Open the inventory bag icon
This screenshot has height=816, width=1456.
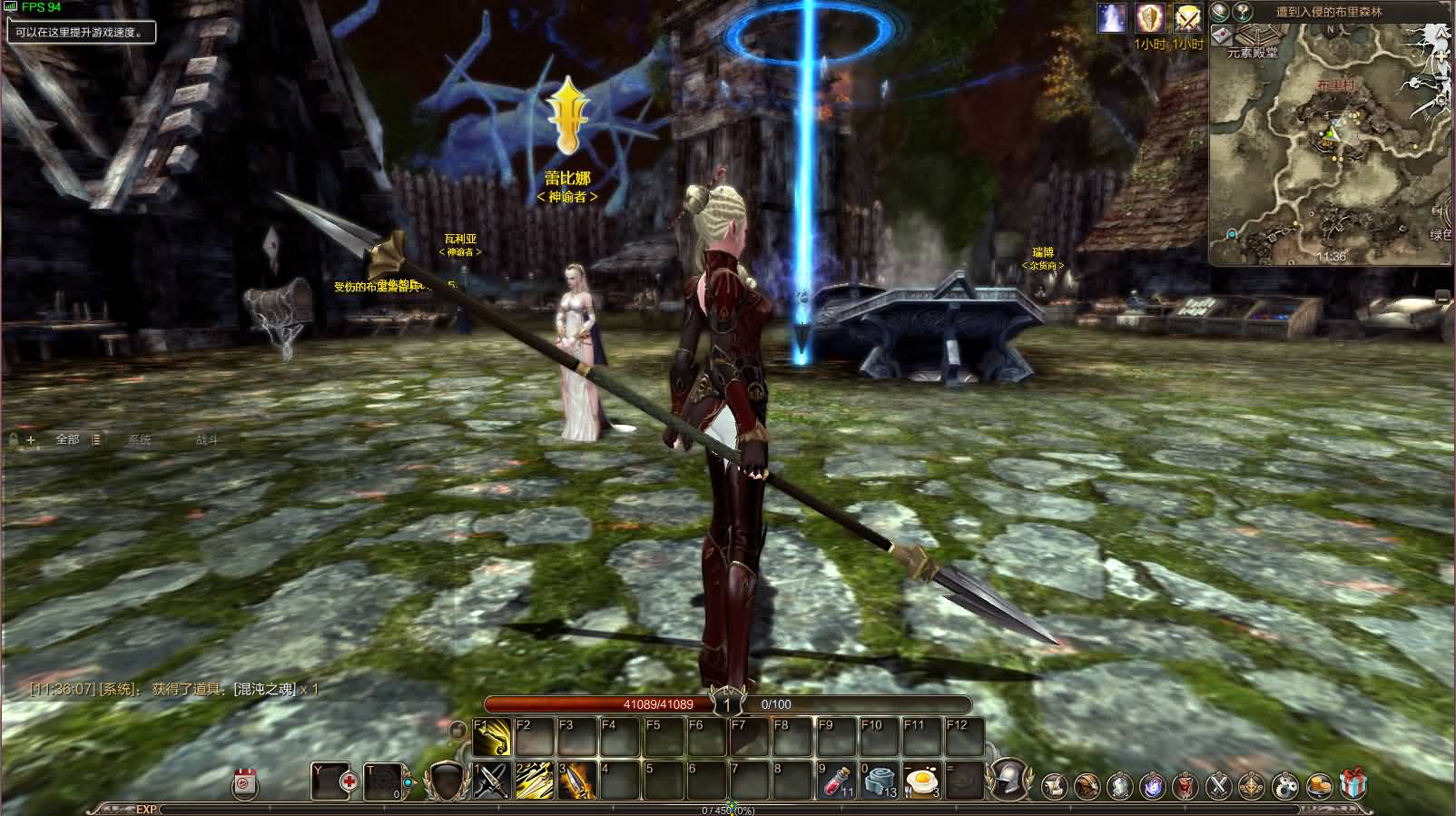[x=1087, y=782]
